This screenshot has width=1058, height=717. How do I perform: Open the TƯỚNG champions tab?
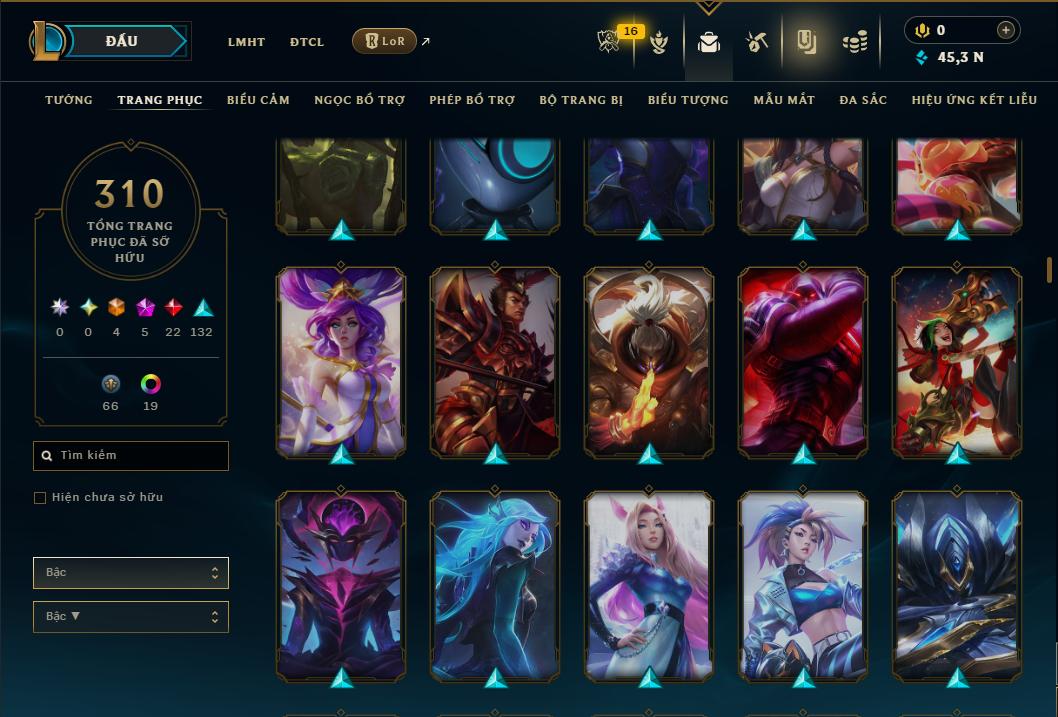coord(69,100)
